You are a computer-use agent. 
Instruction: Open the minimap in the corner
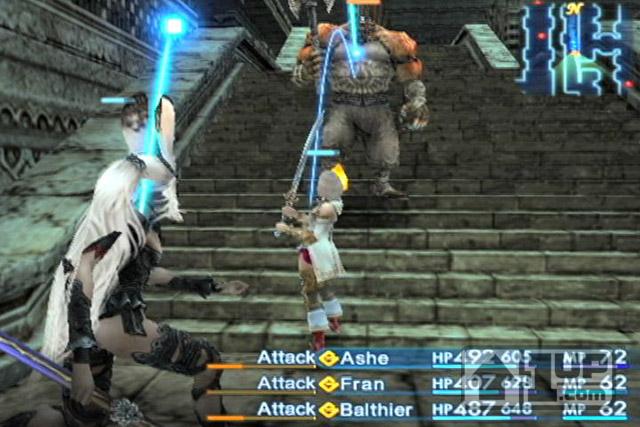coord(577,50)
